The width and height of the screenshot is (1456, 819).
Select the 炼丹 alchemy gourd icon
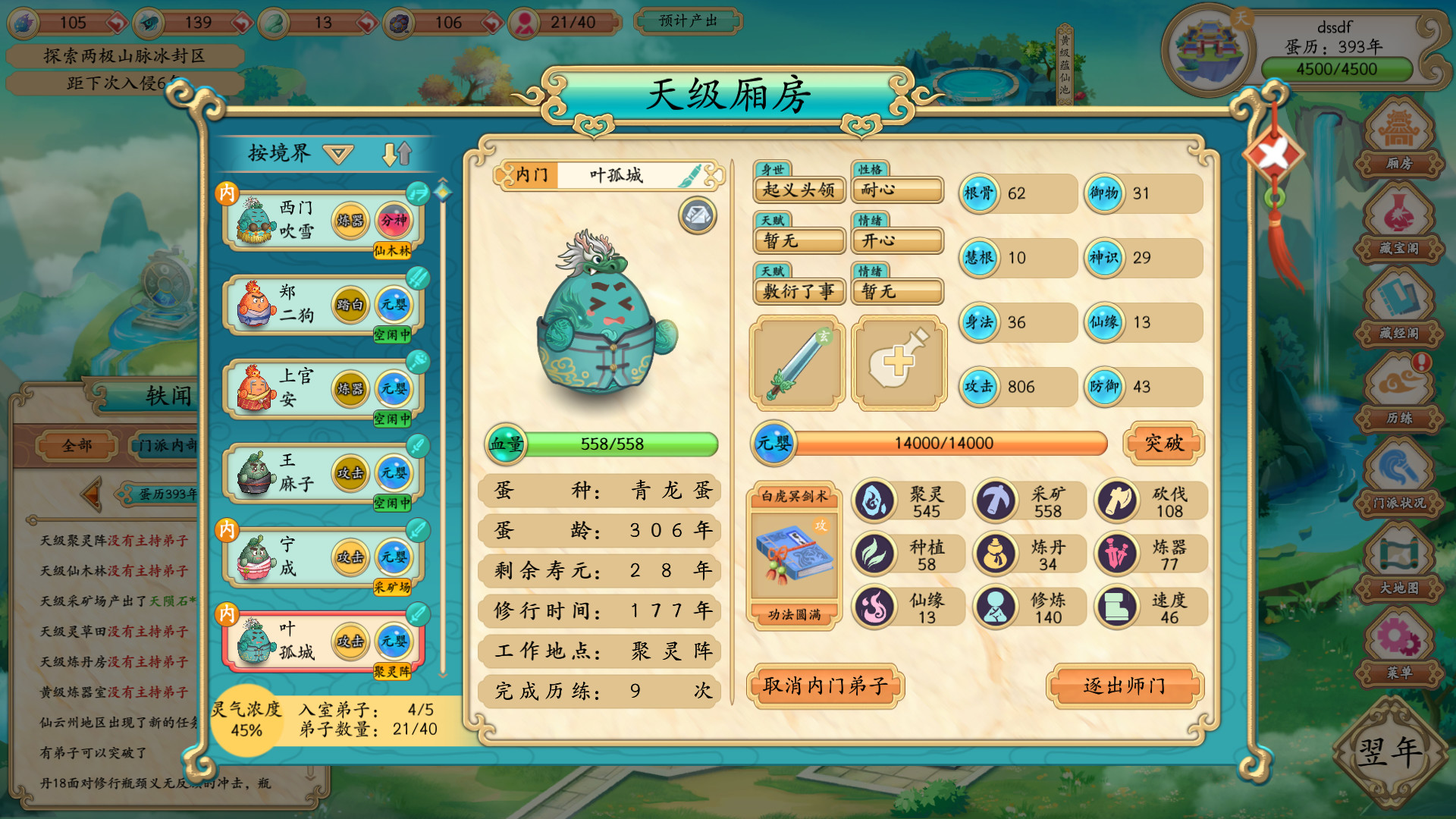(x=996, y=554)
